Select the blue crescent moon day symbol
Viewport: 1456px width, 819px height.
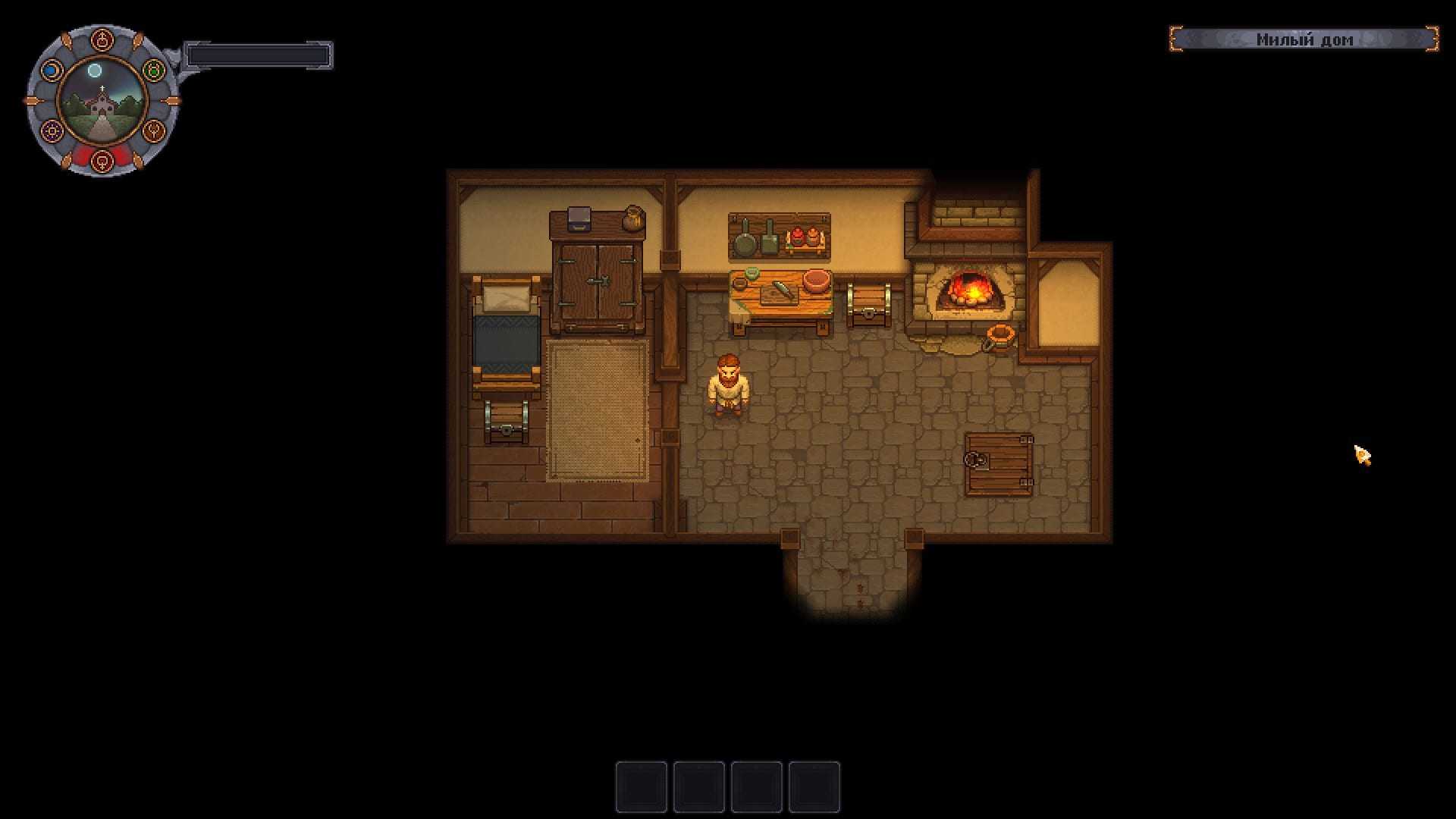tap(51, 71)
